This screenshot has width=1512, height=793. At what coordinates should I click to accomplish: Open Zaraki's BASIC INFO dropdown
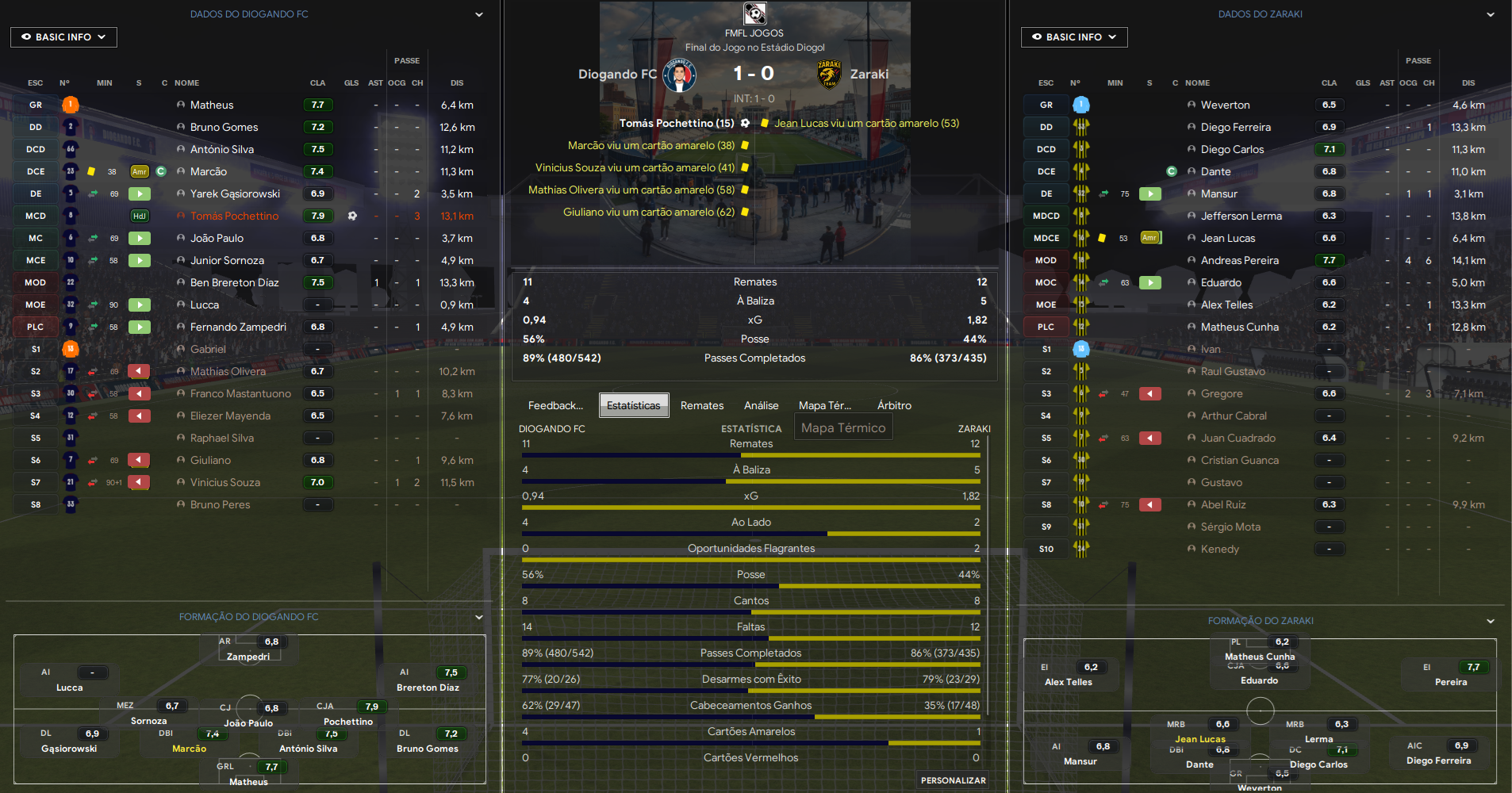click(x=1073, y=37)
